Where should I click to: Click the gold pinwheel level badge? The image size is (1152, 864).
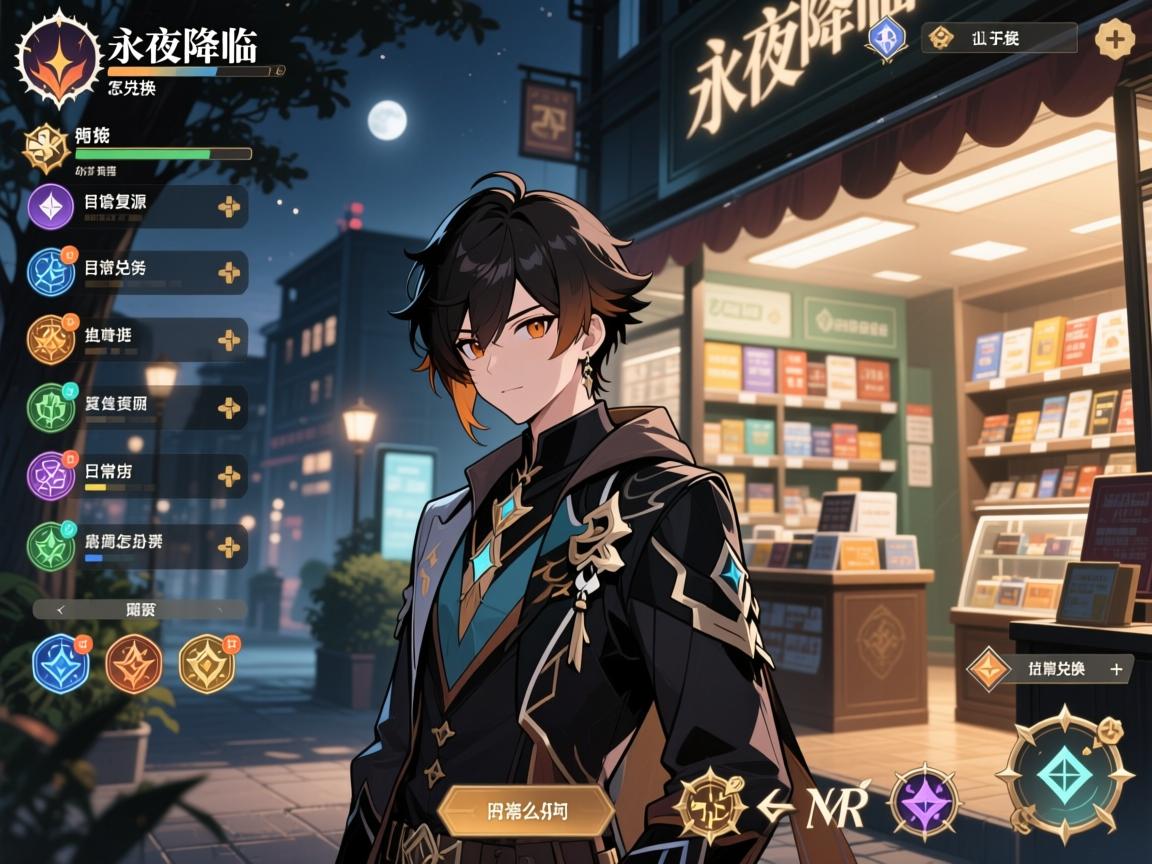(x=47, y=148)
